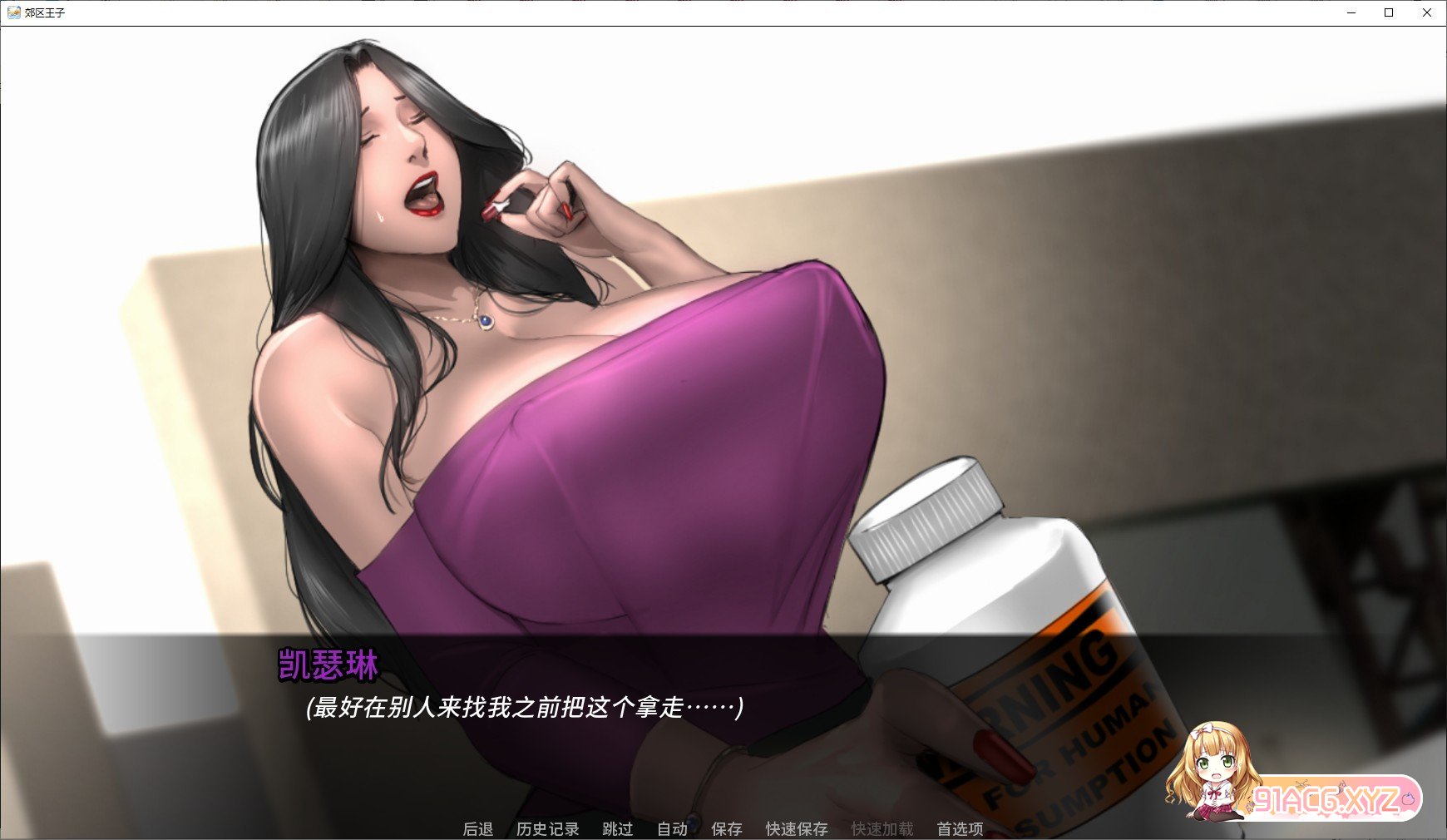Maximize the game window
This screenshot has height=840, width=1447.
coord(1389,12)
